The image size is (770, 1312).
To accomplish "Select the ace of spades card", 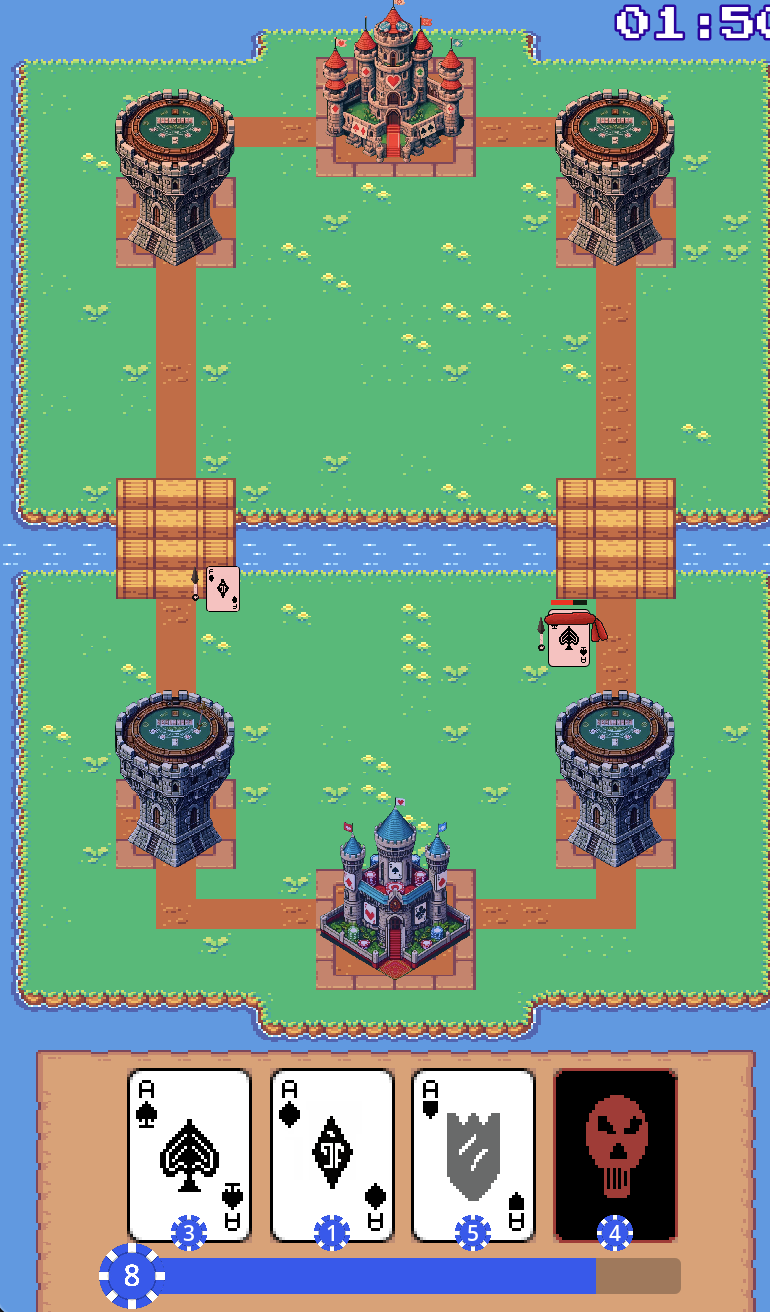I will pos(189,1153).
